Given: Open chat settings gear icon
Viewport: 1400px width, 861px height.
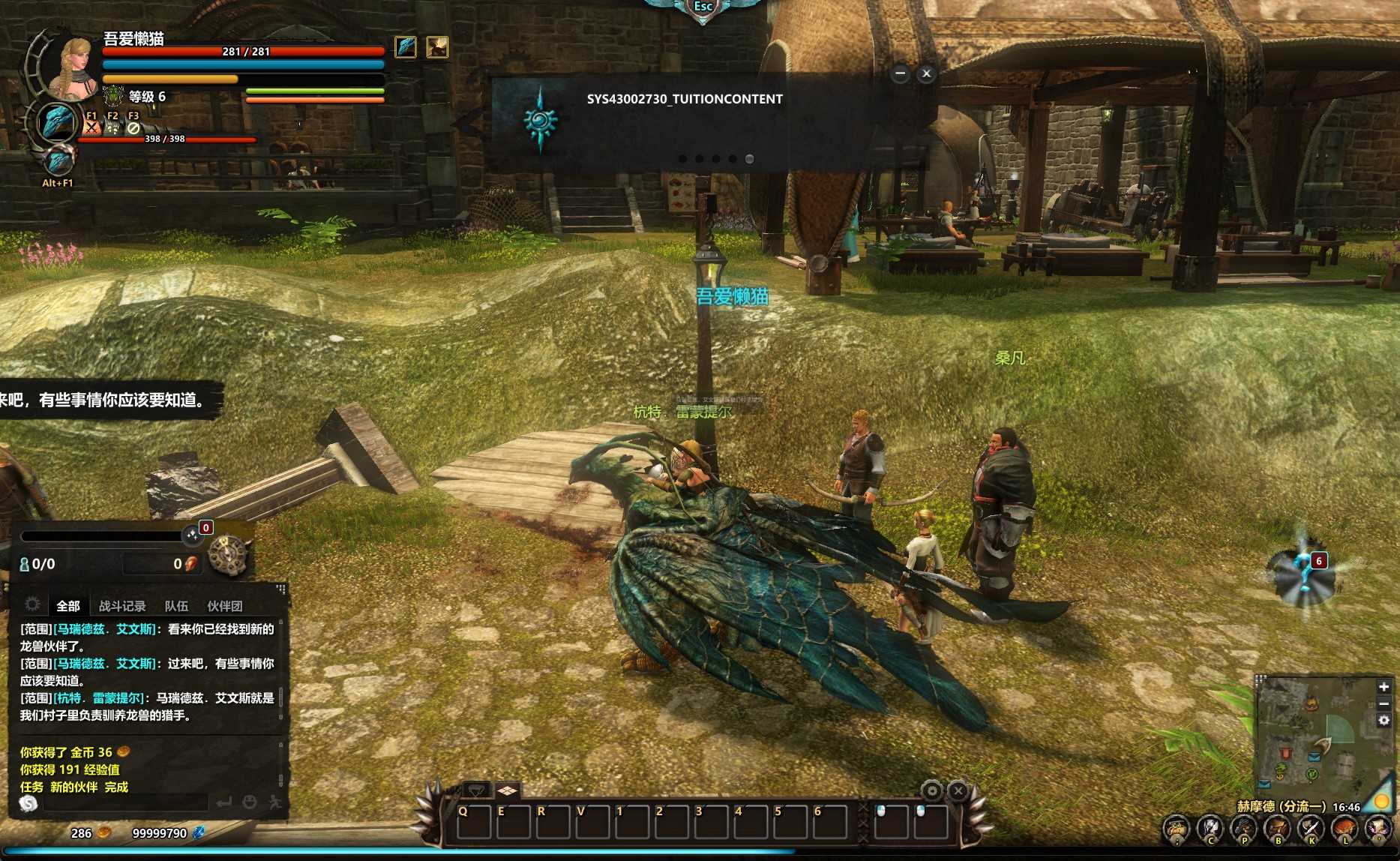Looking at the screenshot, I should click(x=32, y=604).
